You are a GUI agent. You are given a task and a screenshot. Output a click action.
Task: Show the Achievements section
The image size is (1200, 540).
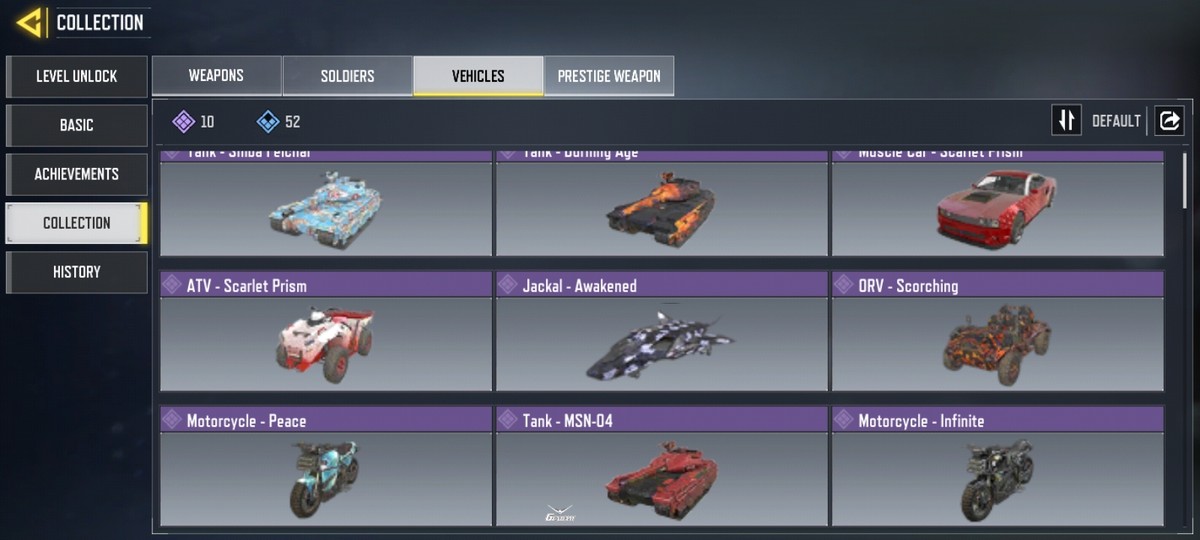(x=76, y=174)
